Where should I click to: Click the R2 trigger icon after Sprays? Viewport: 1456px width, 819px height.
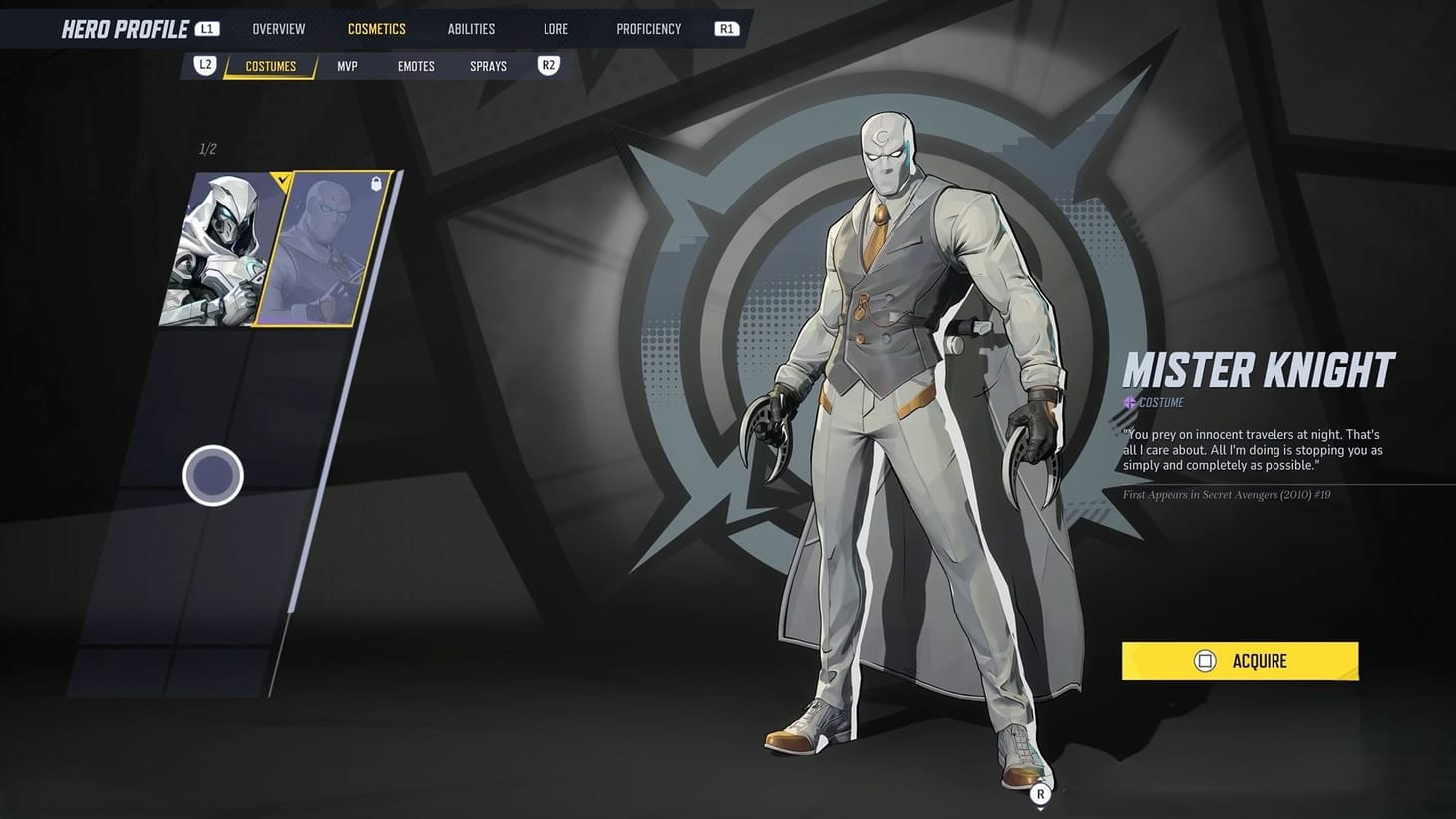(547, 65)
